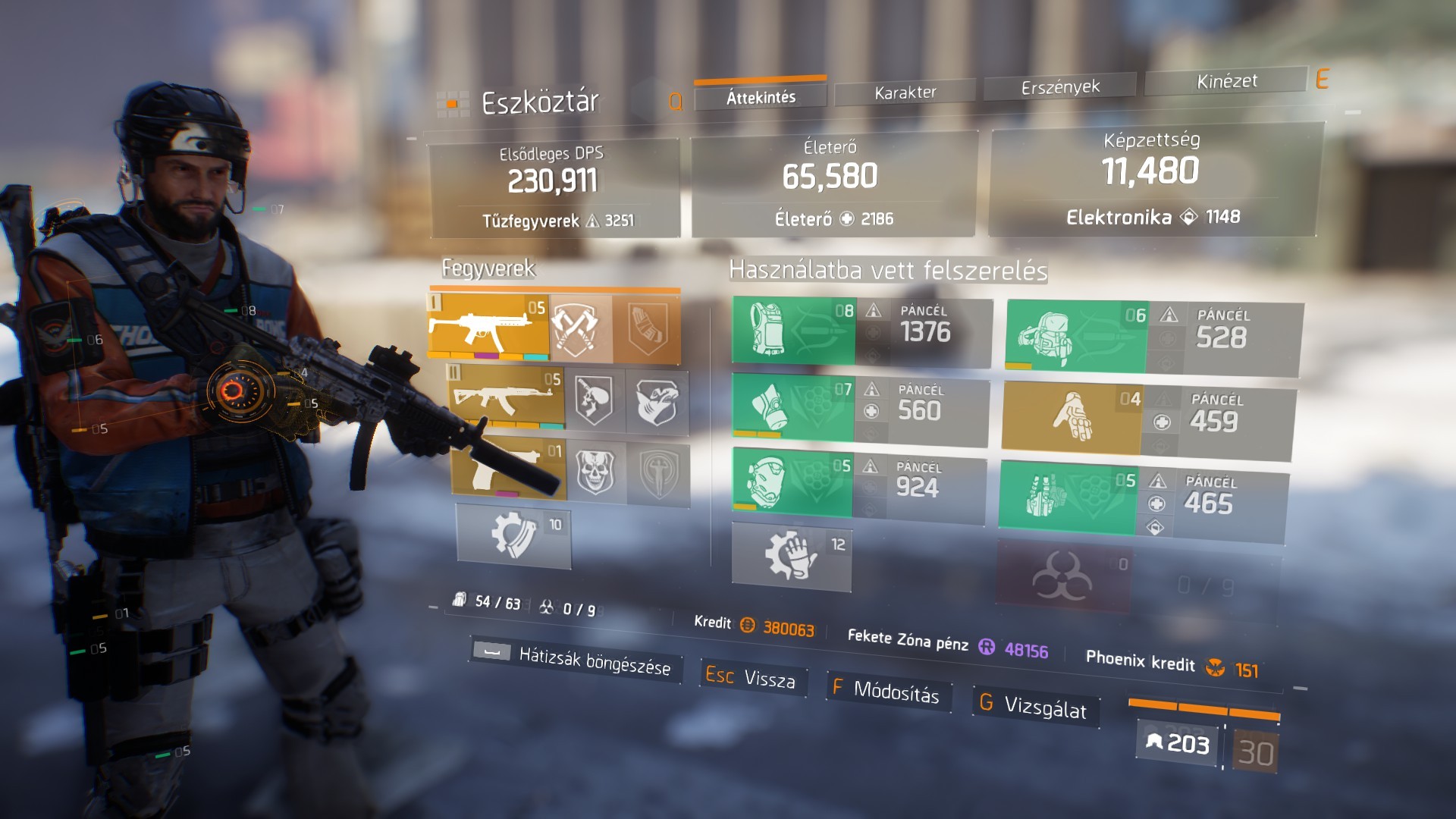The height and width of the screenshot is (819, 1456).
Task: Open the gear mods slot with 12
Action: pyautogui.click(x=791, y=557)
